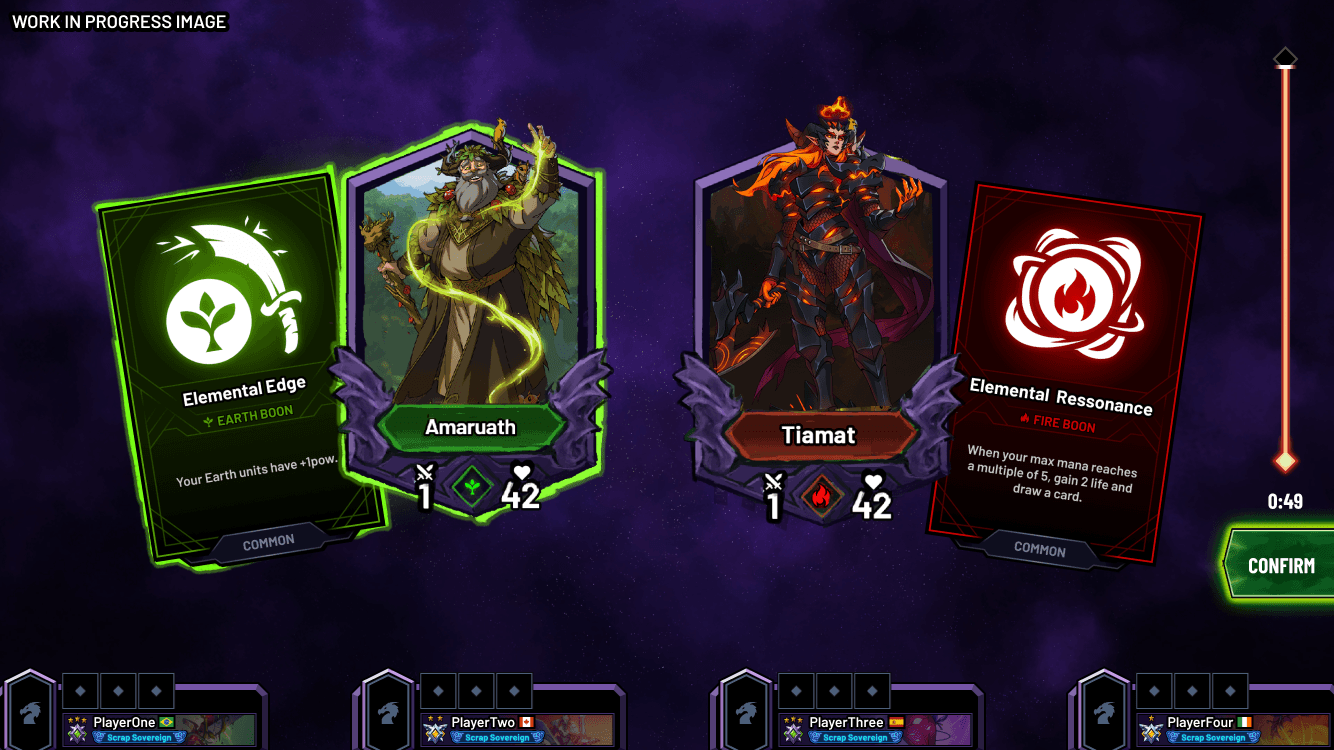Image resolution: width=1334 pixels, height=750 pixels.
Task: Click the diamond handle on the timer slider
Action: coord(1285,460)
